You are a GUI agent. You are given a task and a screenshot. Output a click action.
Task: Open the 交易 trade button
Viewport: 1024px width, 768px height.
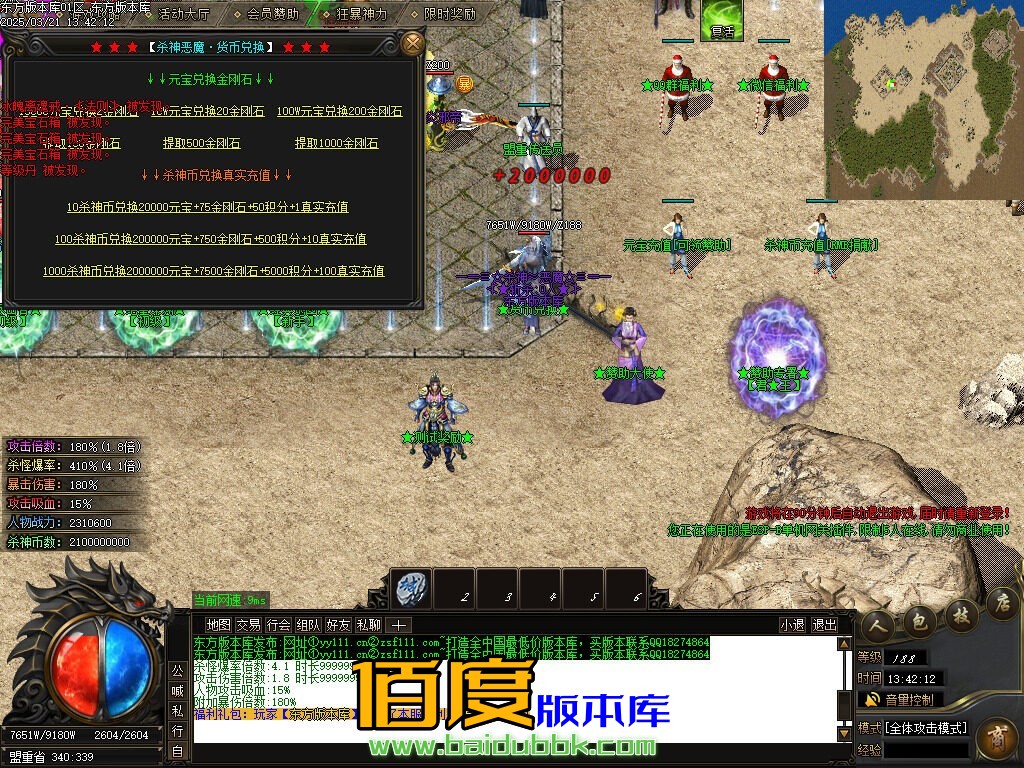(x=247, y=624)
